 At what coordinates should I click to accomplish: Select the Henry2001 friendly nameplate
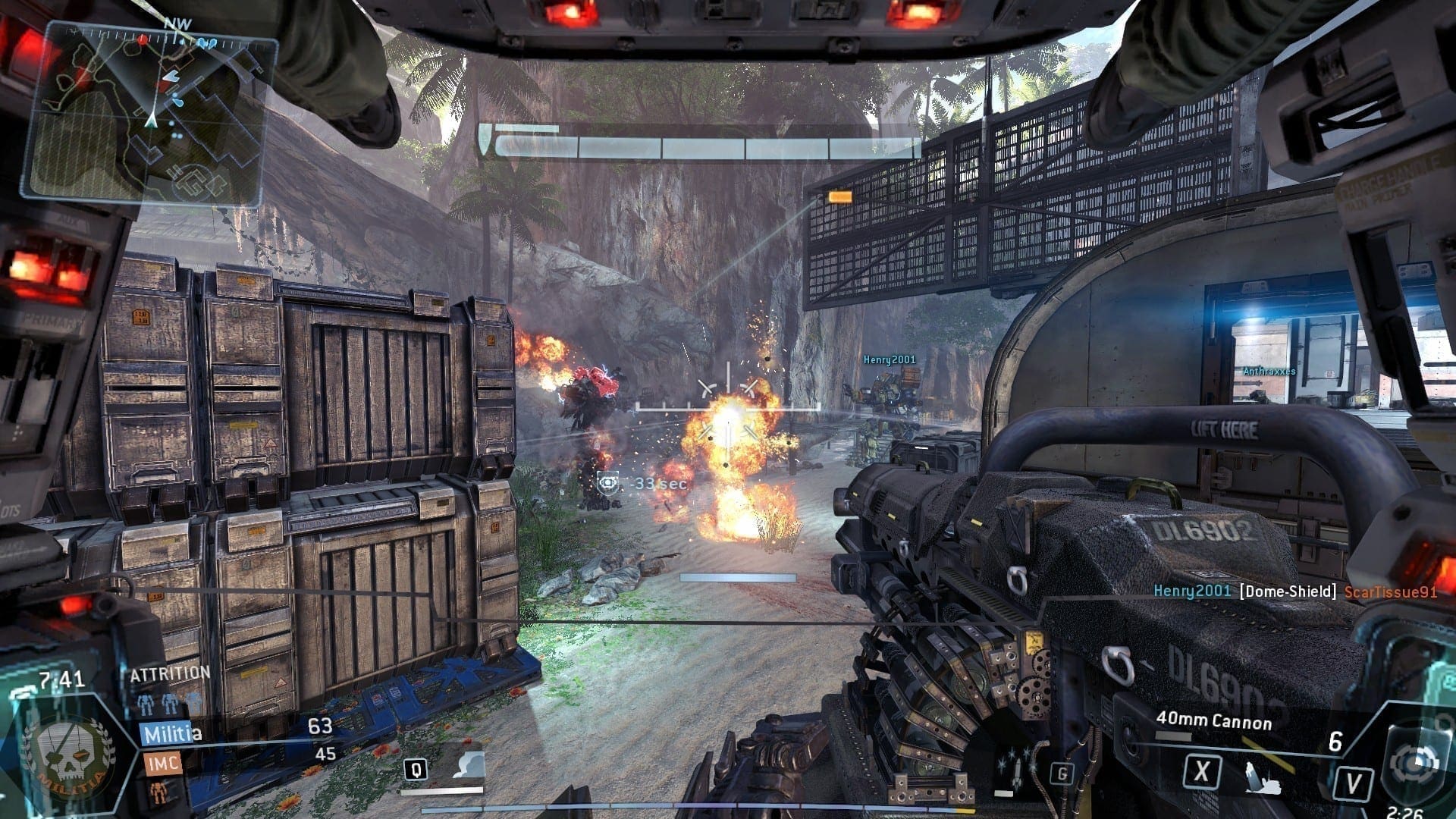[890, 359]
